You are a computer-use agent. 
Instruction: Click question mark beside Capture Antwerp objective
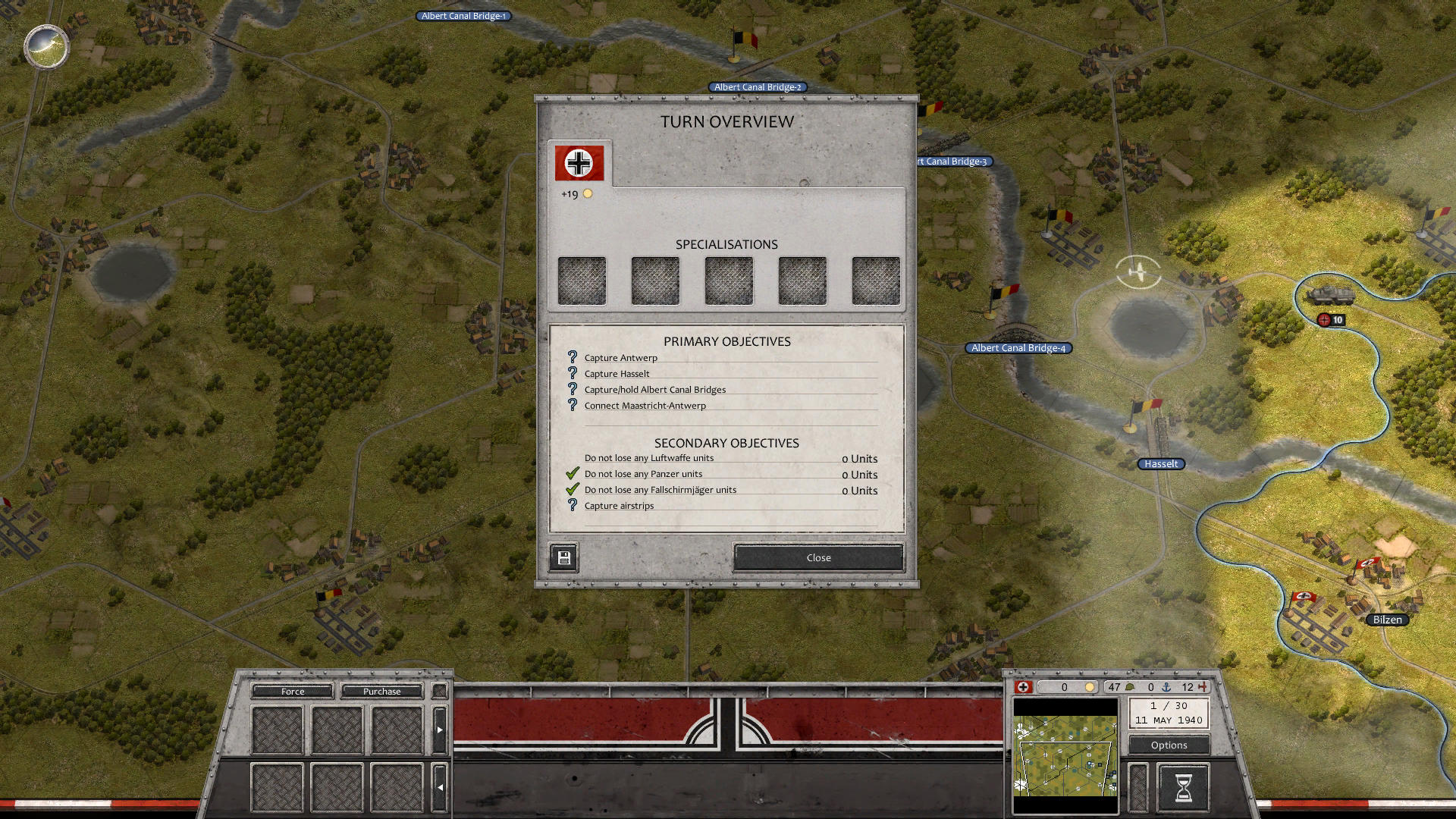point(572,357)
